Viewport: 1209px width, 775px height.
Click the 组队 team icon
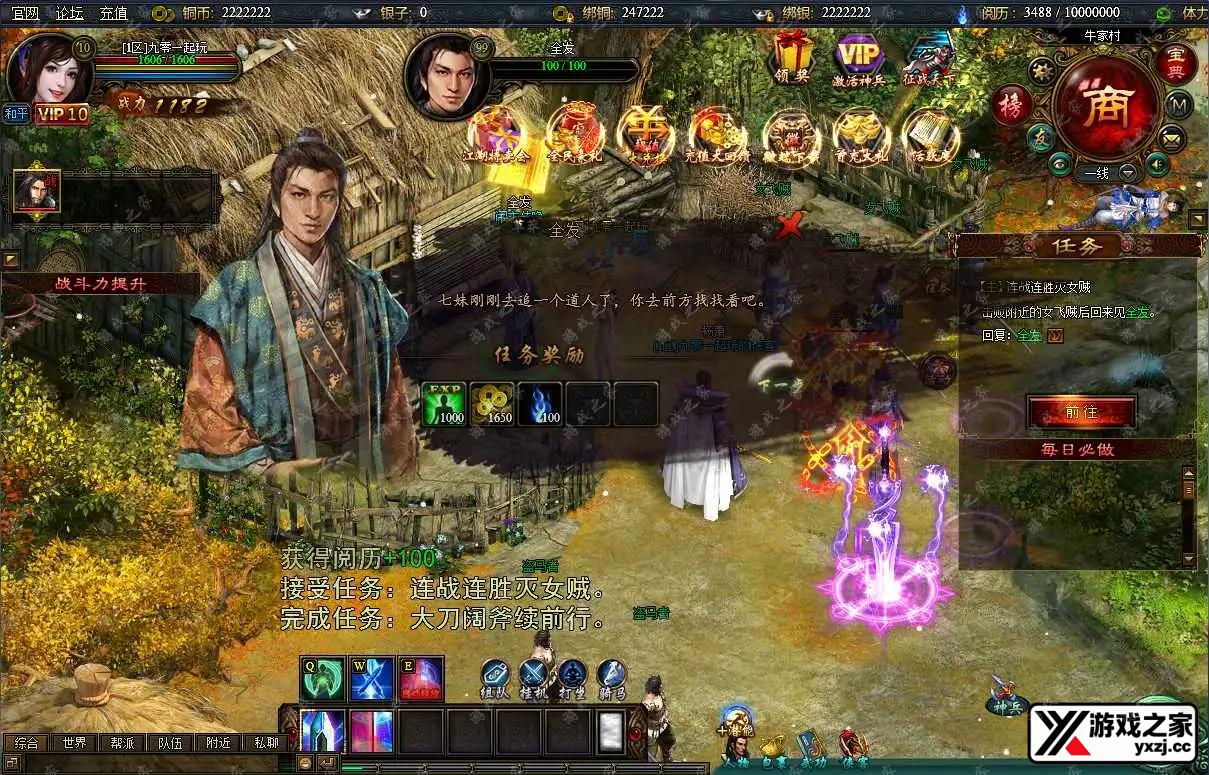pos(496,677)
